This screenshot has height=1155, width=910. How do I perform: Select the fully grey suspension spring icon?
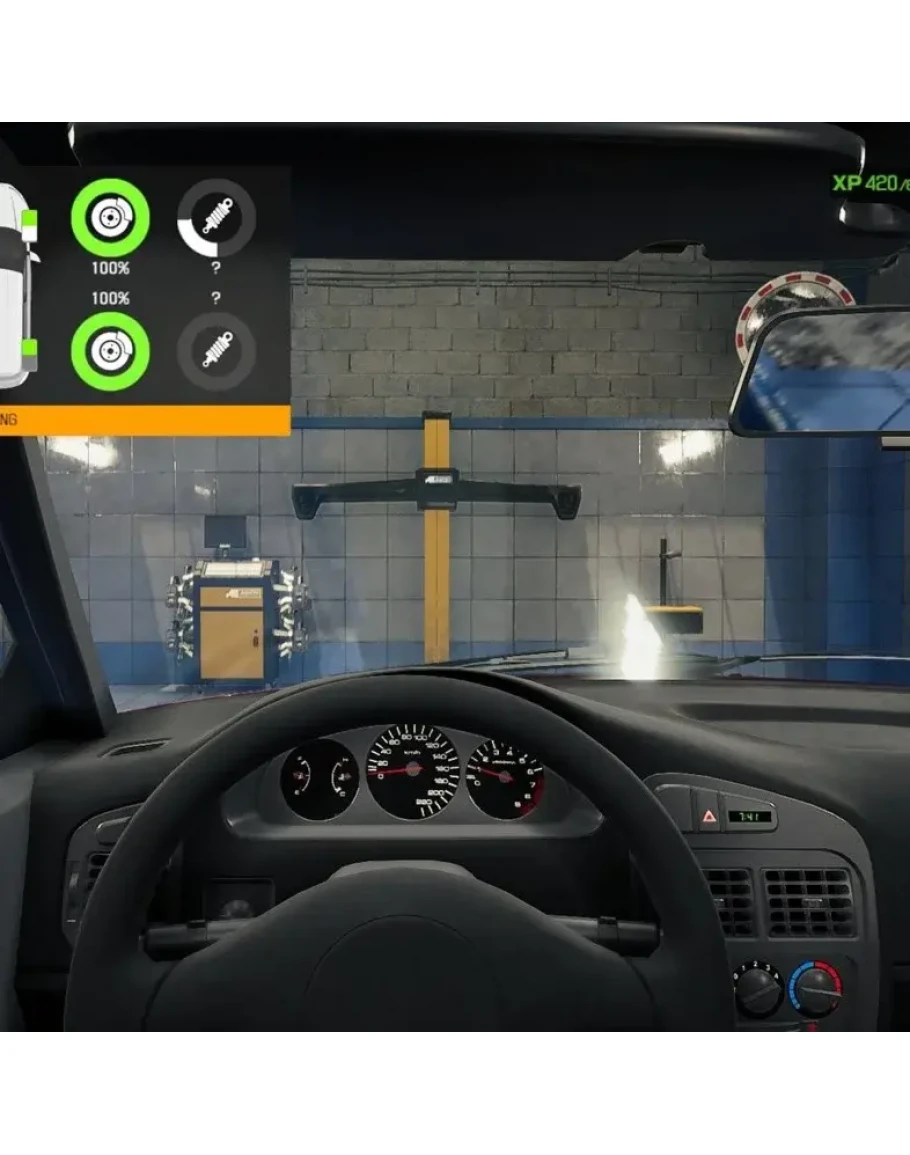tap(216, 351)
